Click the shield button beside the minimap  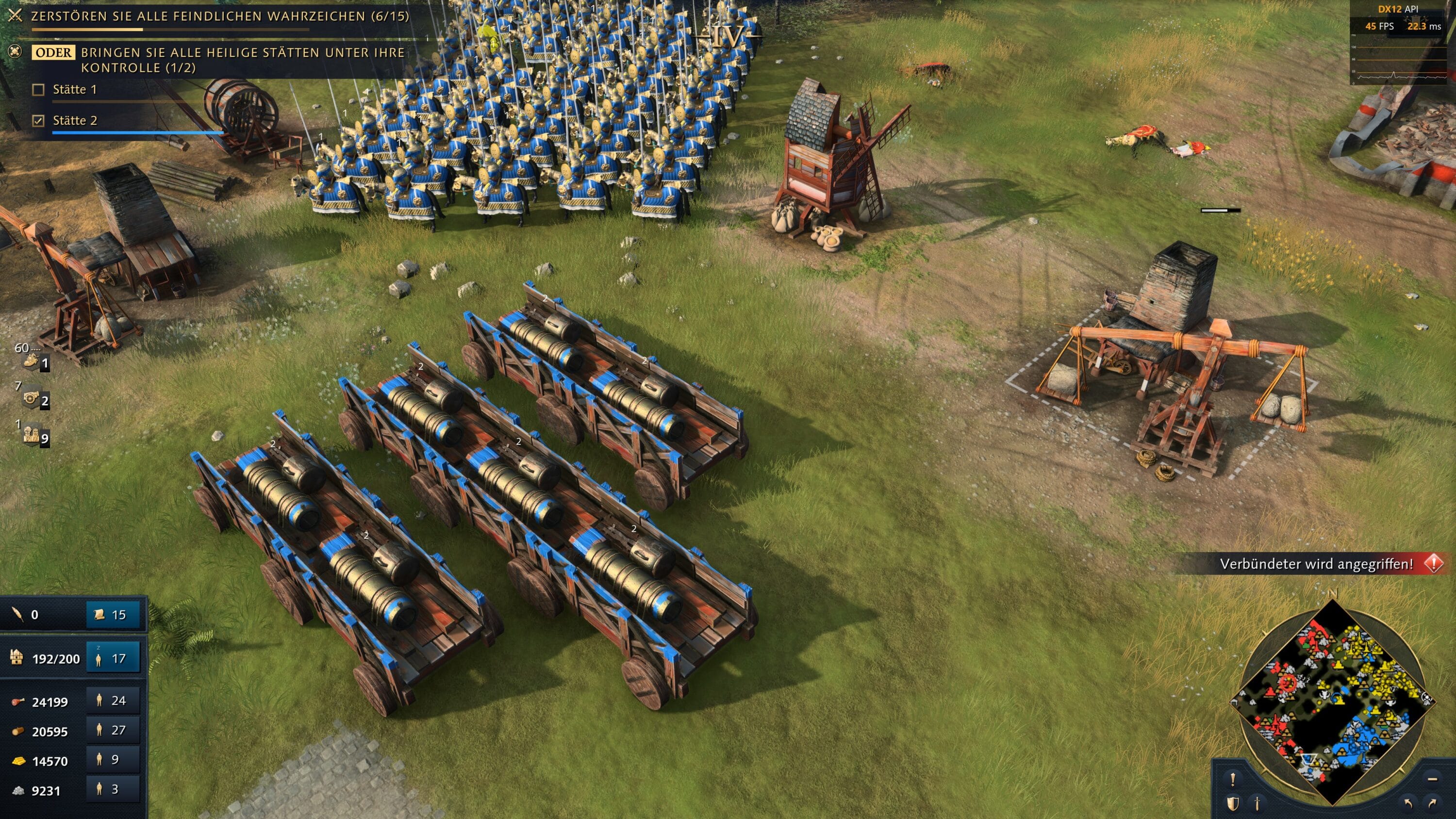coord(1233,803)
